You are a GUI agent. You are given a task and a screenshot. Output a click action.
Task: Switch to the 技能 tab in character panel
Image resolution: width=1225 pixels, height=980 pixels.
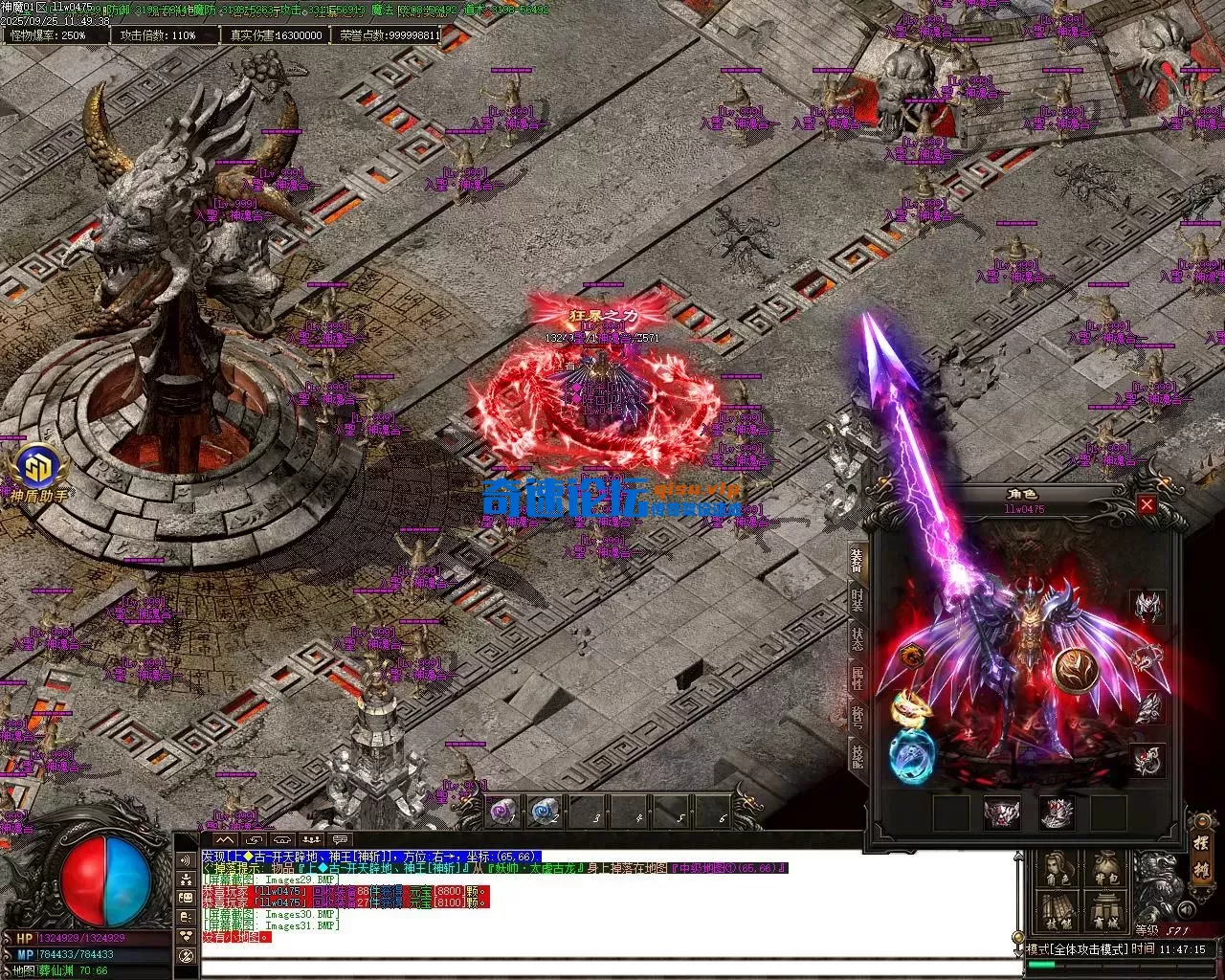coord(857,756)
